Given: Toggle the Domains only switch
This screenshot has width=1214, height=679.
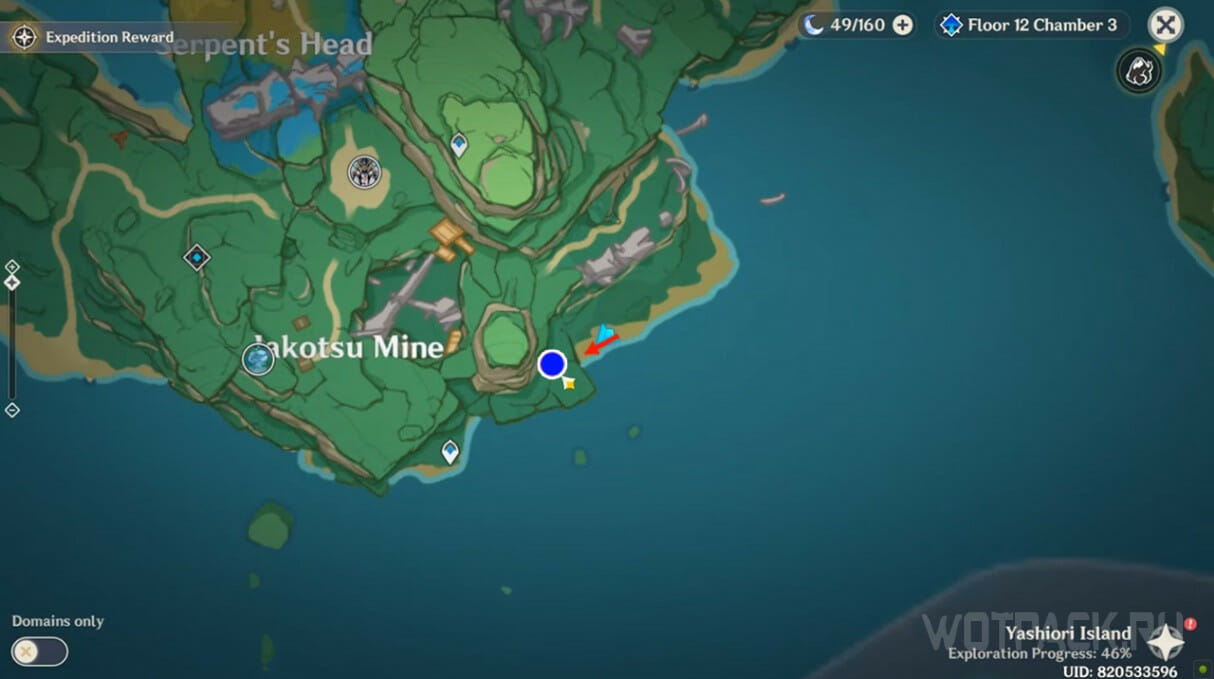Looking at the screenshot, I should click(x=40, y=652).
